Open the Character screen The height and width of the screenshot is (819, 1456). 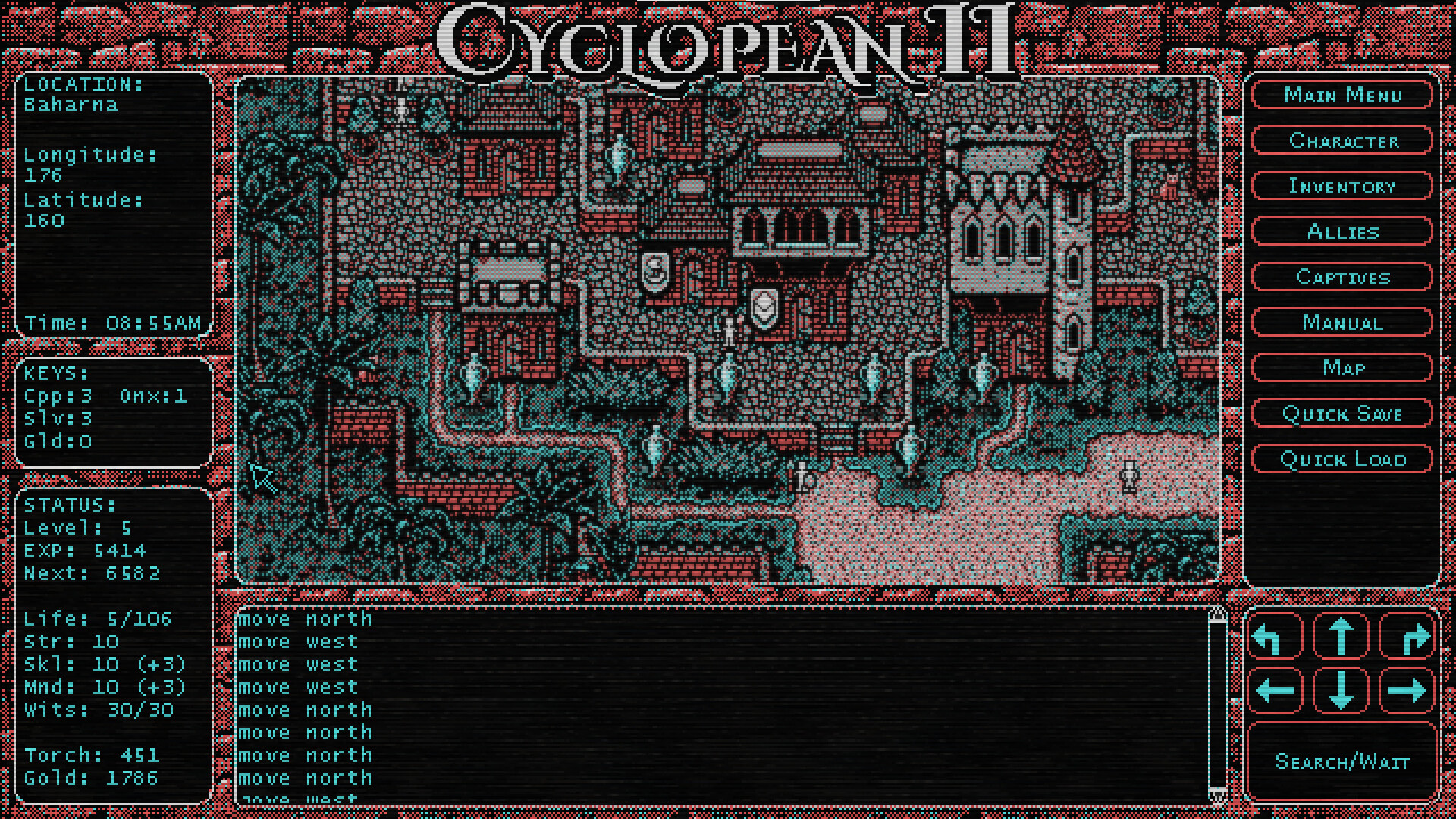[x=1342, y=141]
